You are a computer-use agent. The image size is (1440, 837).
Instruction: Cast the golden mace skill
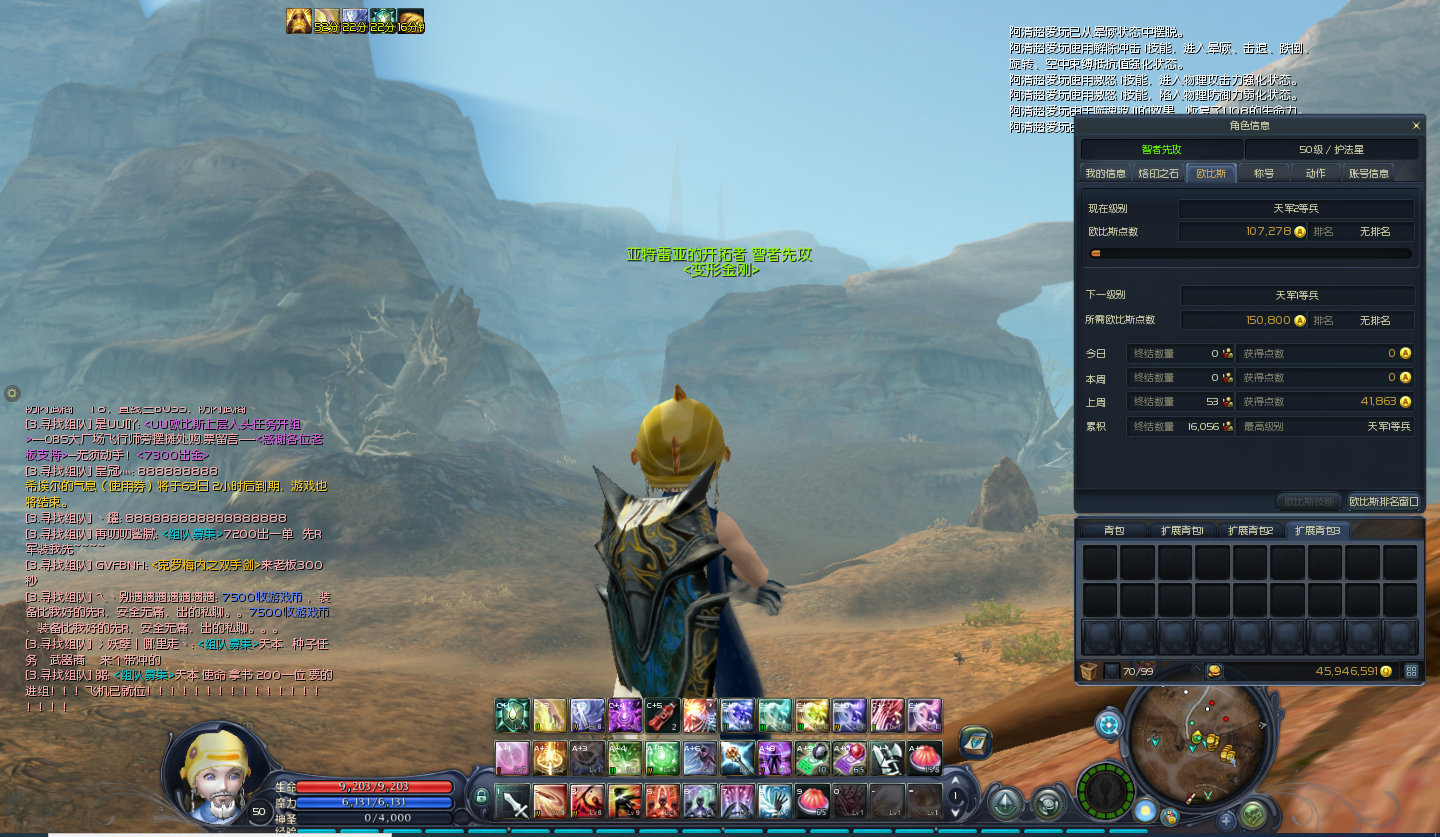[x=737, y=758]
